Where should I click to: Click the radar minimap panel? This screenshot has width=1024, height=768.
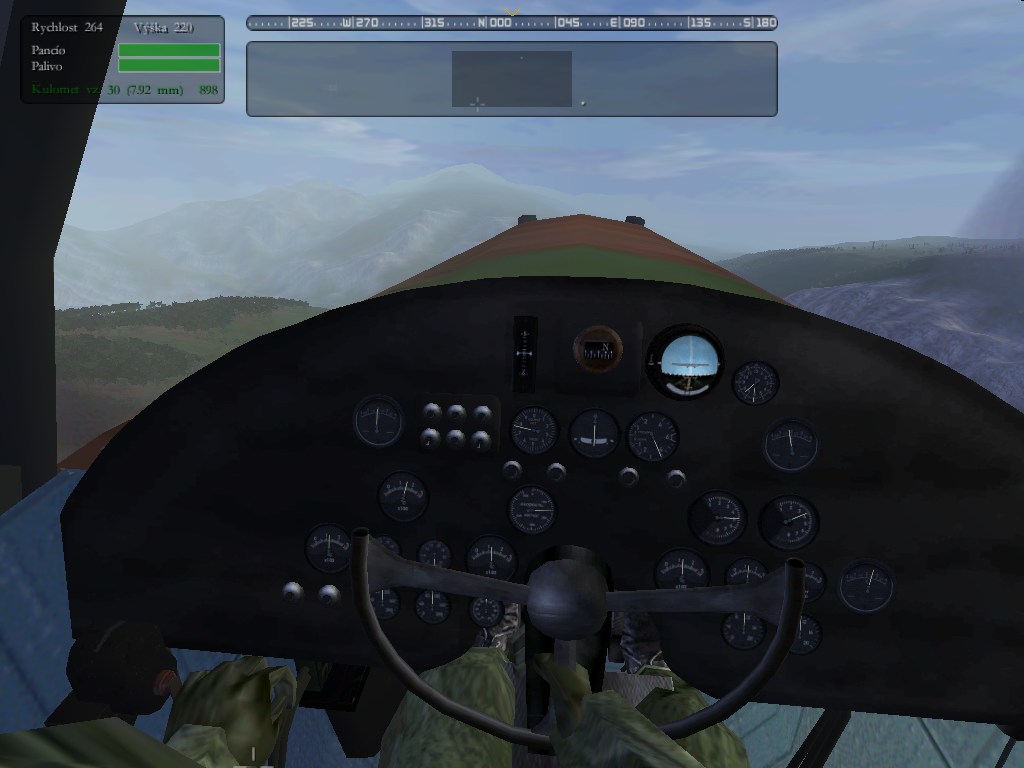[511, 79]
